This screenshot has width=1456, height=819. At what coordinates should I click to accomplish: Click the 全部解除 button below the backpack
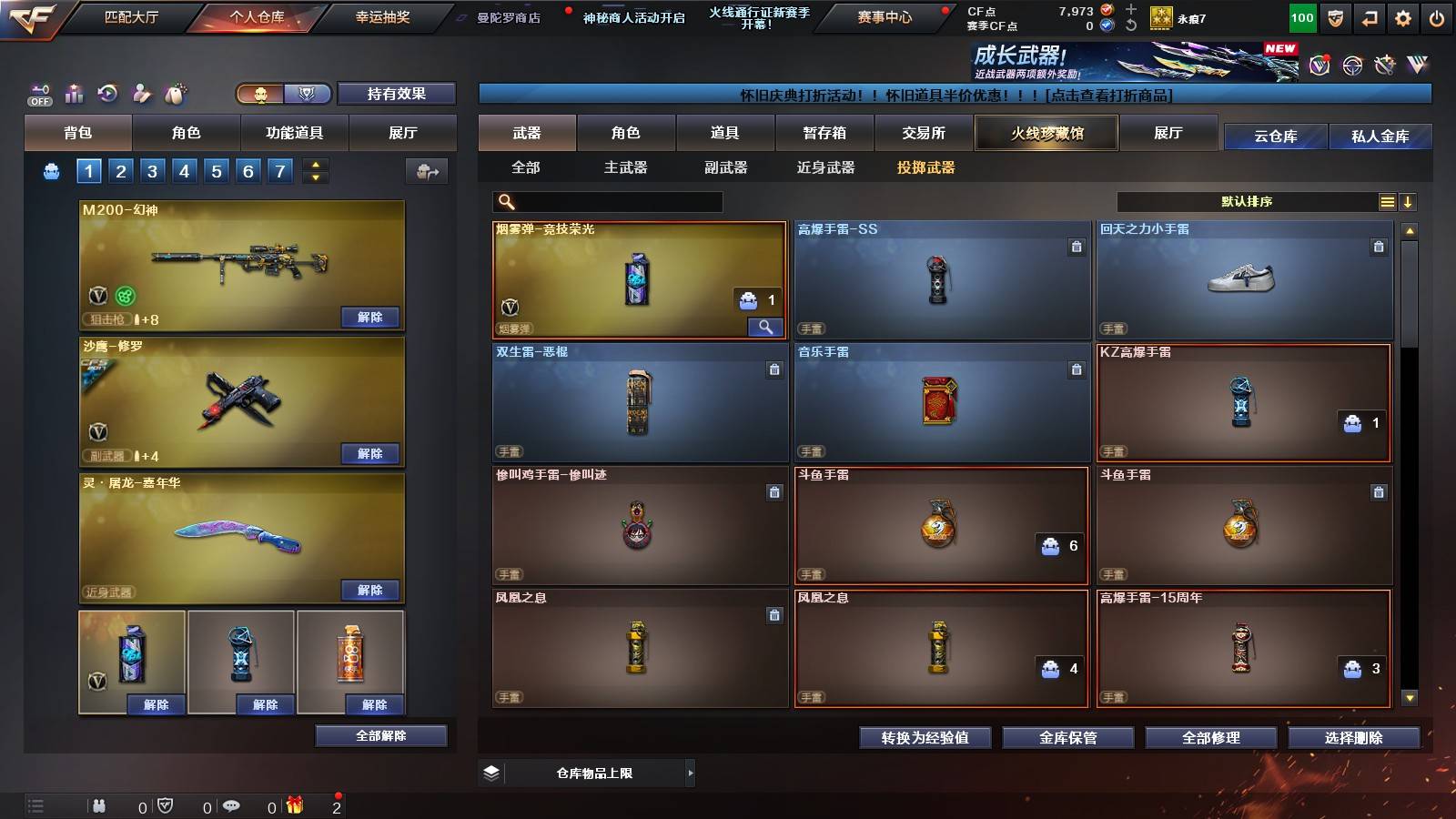pos(380,735)
